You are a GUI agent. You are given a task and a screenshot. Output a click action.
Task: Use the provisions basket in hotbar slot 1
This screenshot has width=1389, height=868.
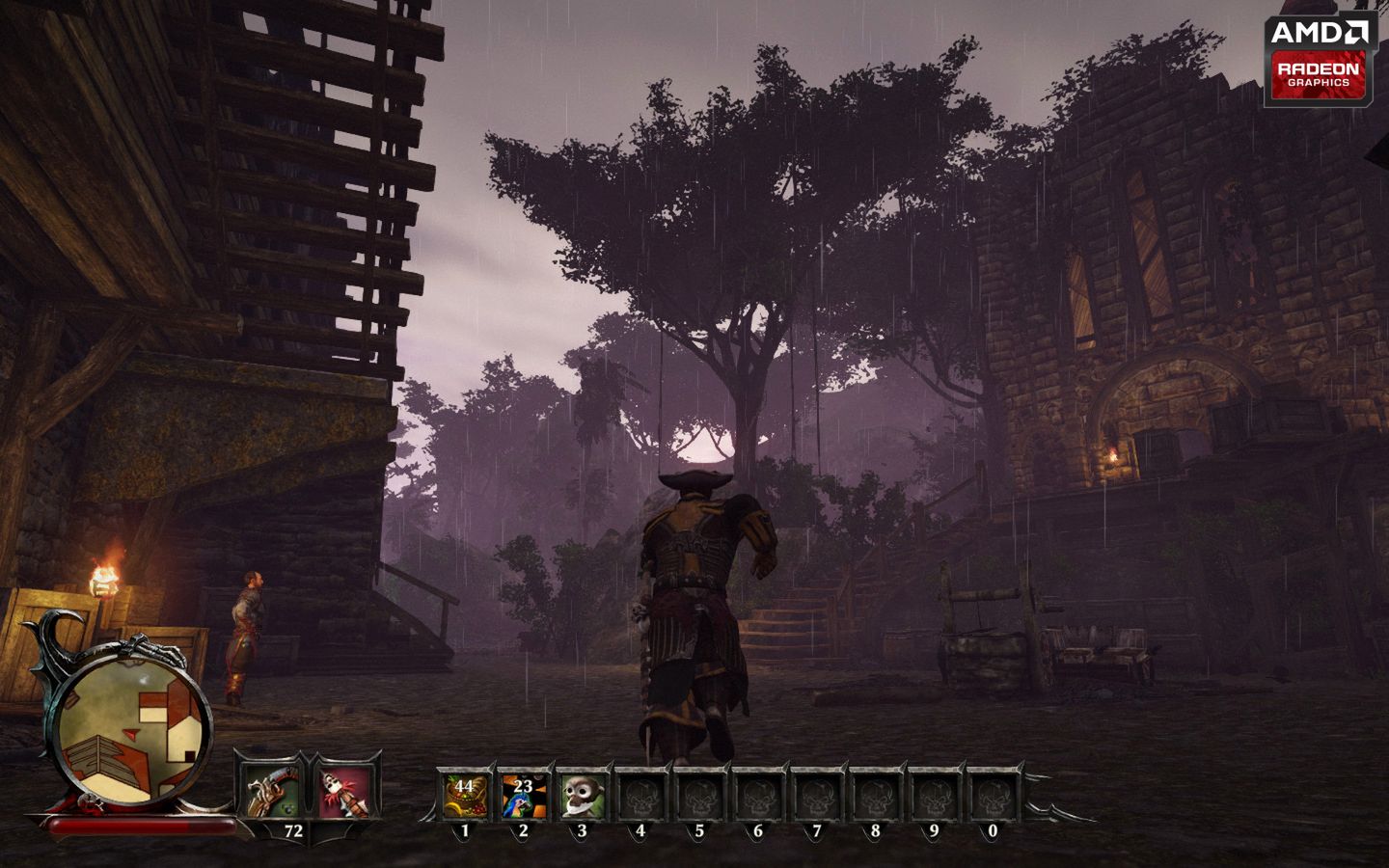pos(465,795)
